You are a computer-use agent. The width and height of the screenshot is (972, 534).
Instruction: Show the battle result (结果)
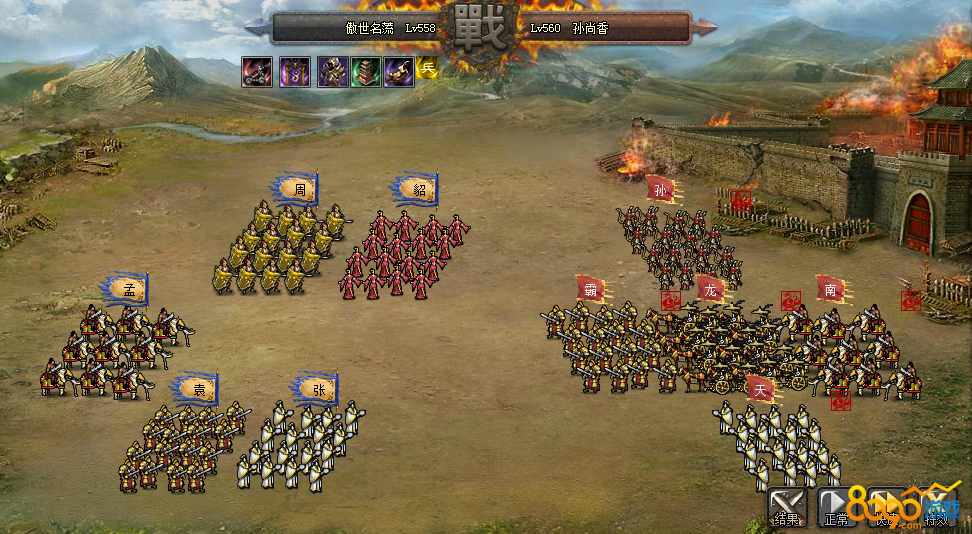coord(787,508)
